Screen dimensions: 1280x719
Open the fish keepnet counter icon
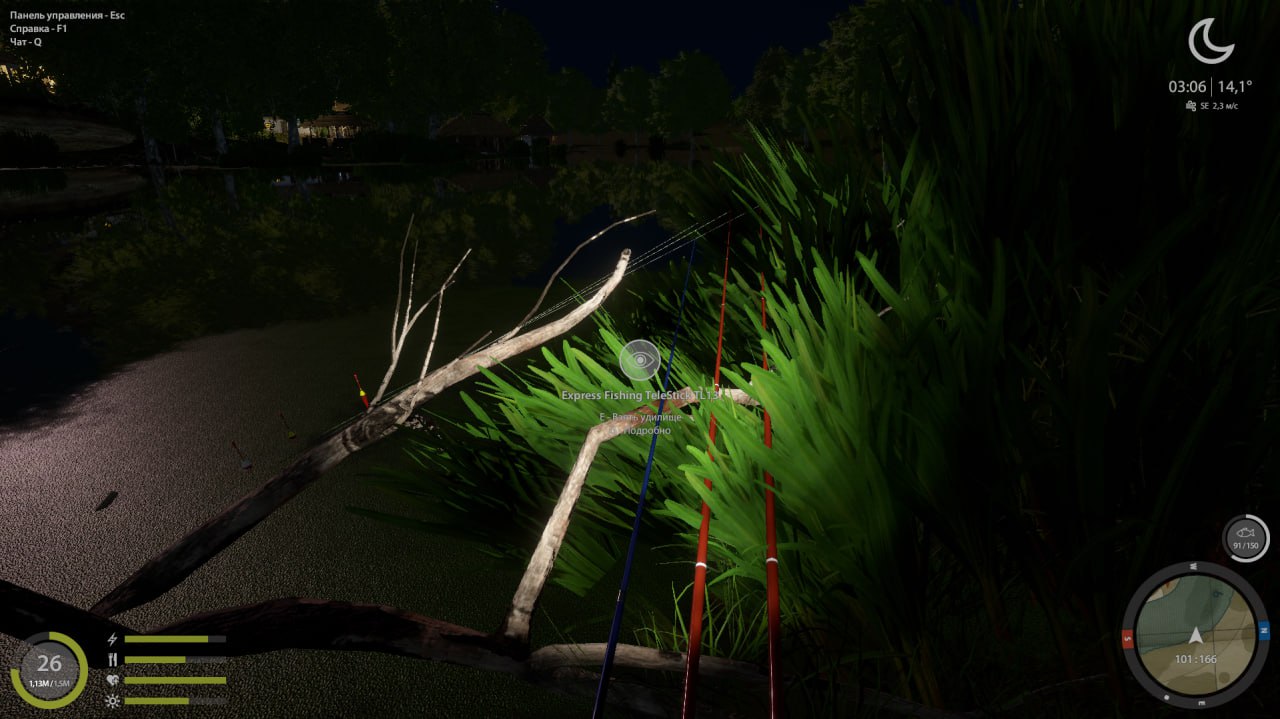coord(1246,538)
